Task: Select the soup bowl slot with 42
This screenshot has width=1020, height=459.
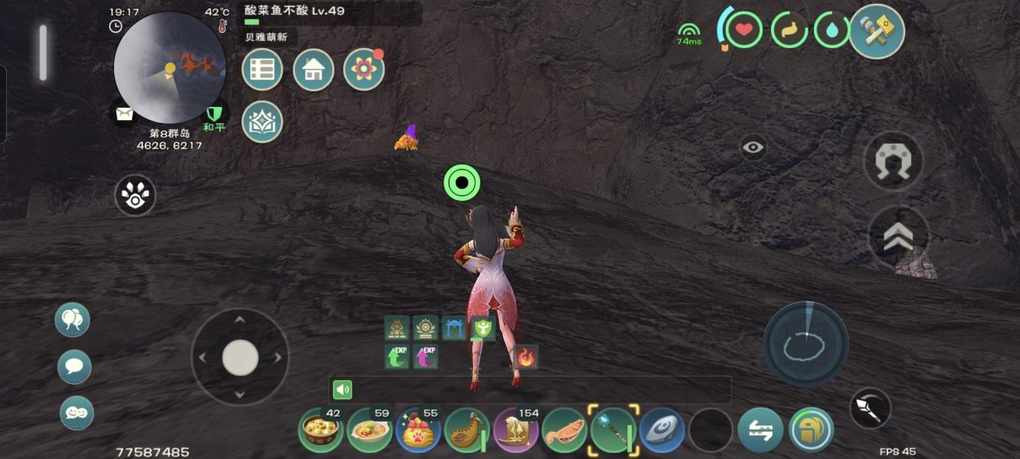Action: tap(321, 431)
